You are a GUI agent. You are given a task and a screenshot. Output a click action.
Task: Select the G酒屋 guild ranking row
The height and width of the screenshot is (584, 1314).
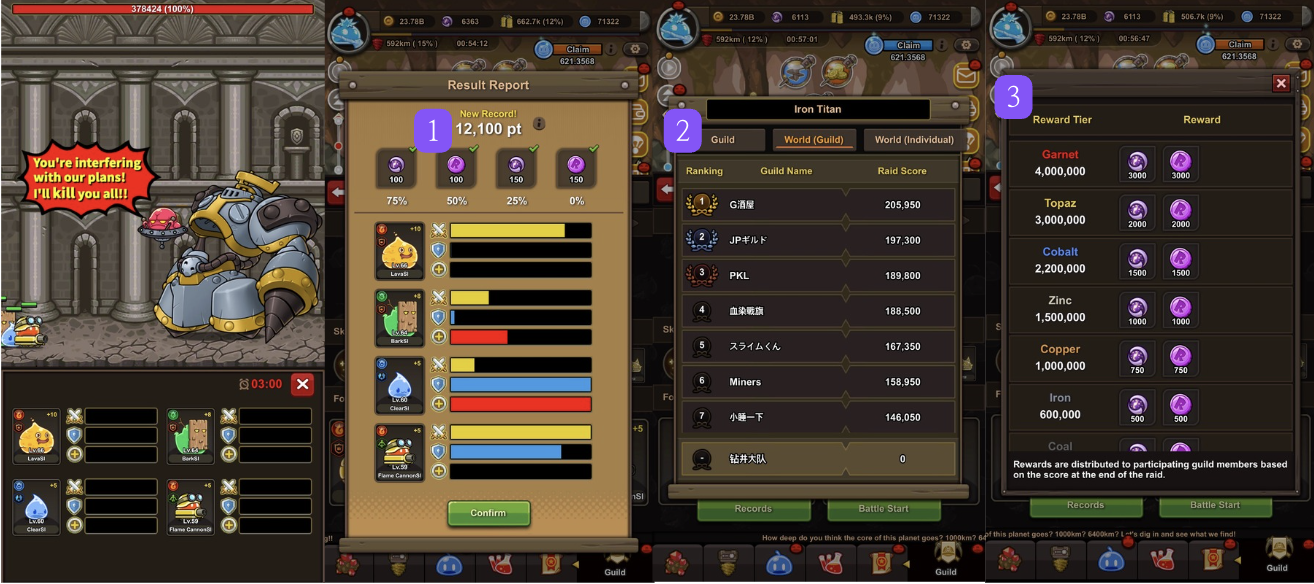tap(817, 204)
